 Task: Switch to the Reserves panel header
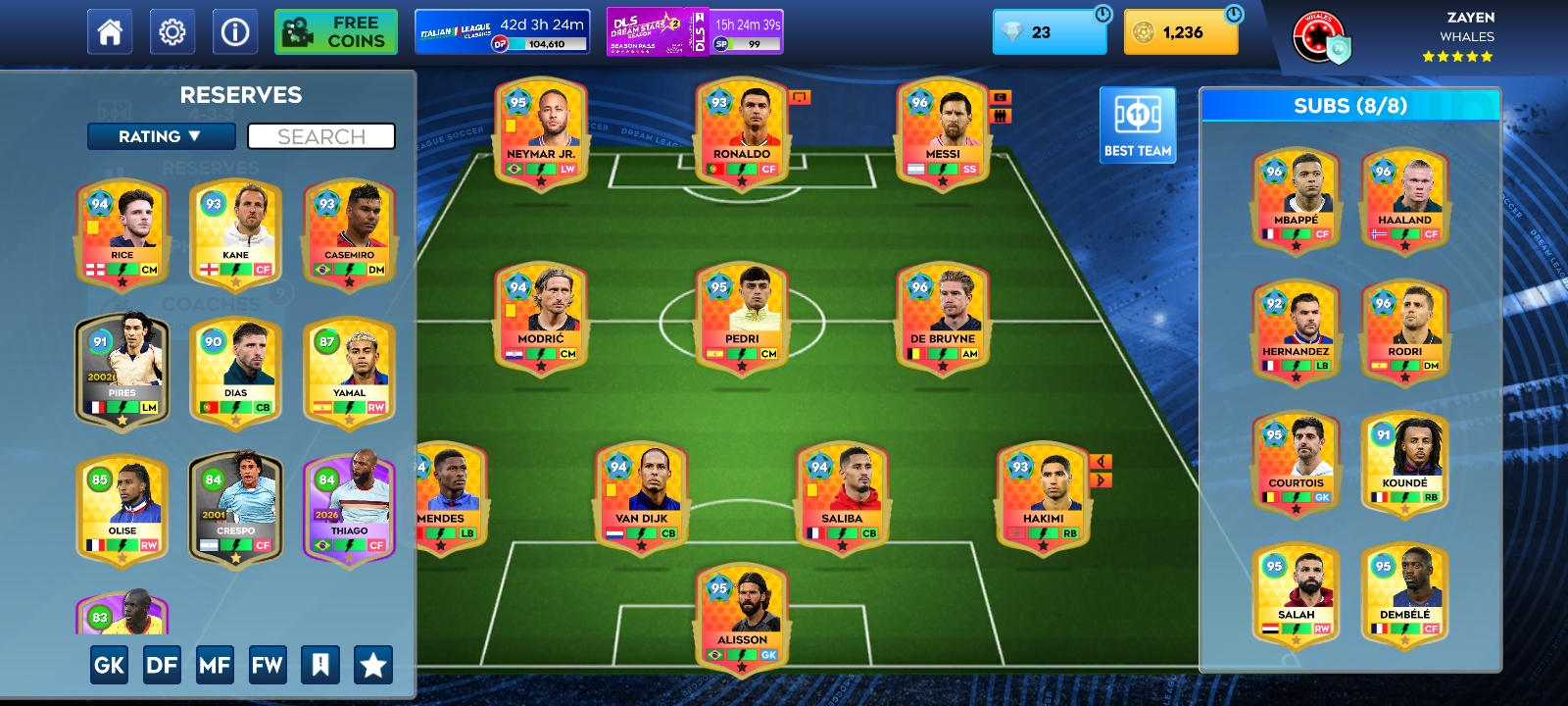(x=239, y=95)
